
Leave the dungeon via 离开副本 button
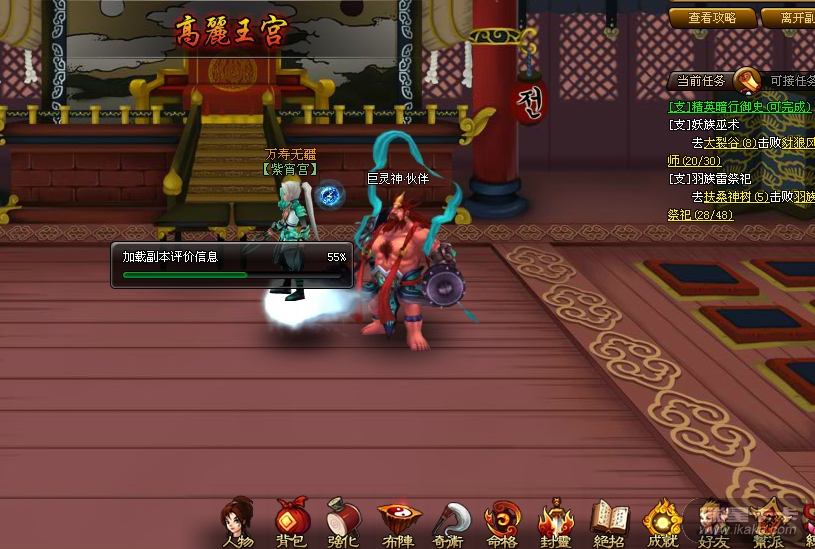pos(789,18)
